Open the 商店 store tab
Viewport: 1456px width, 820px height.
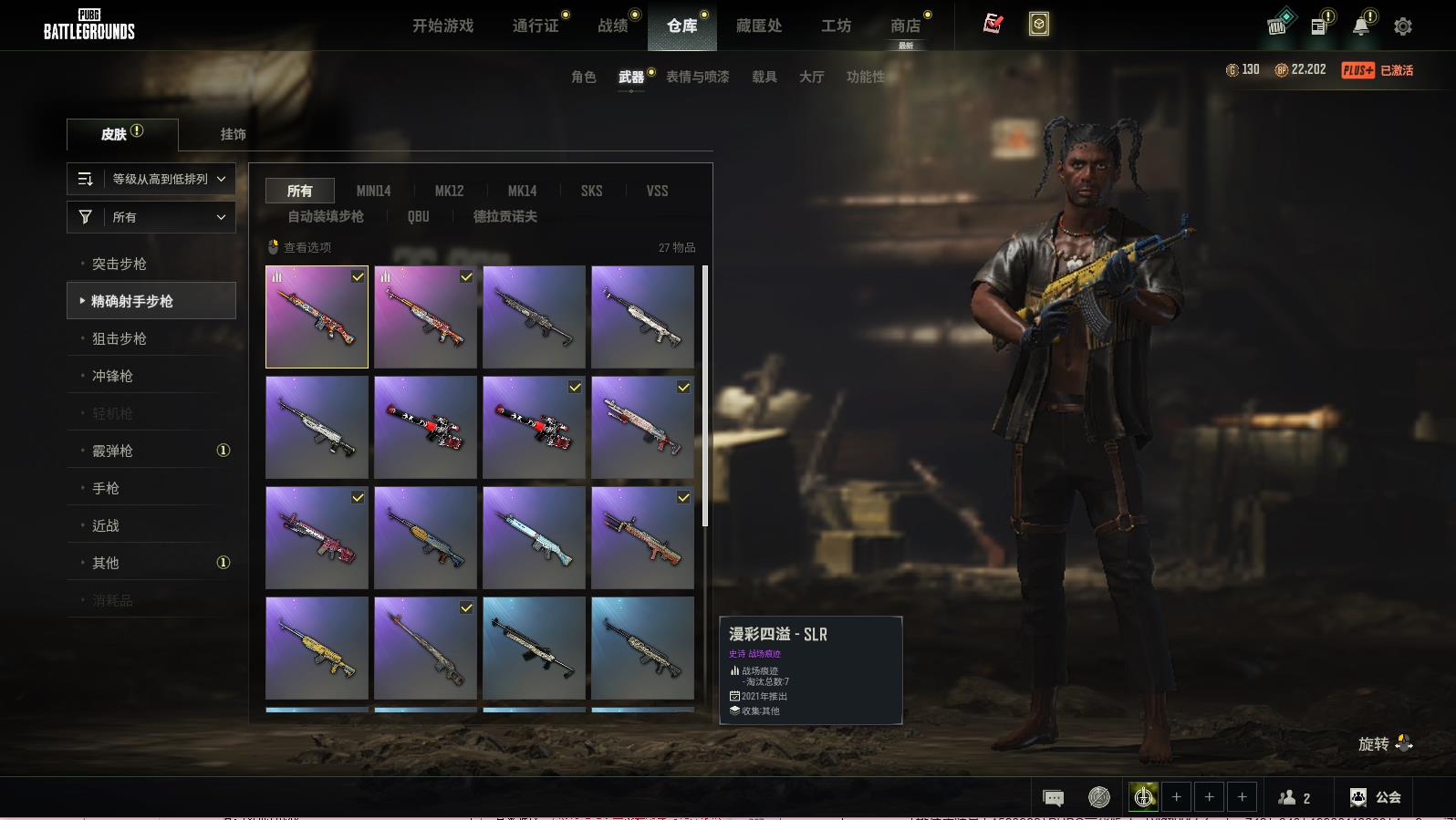[905, 26]
